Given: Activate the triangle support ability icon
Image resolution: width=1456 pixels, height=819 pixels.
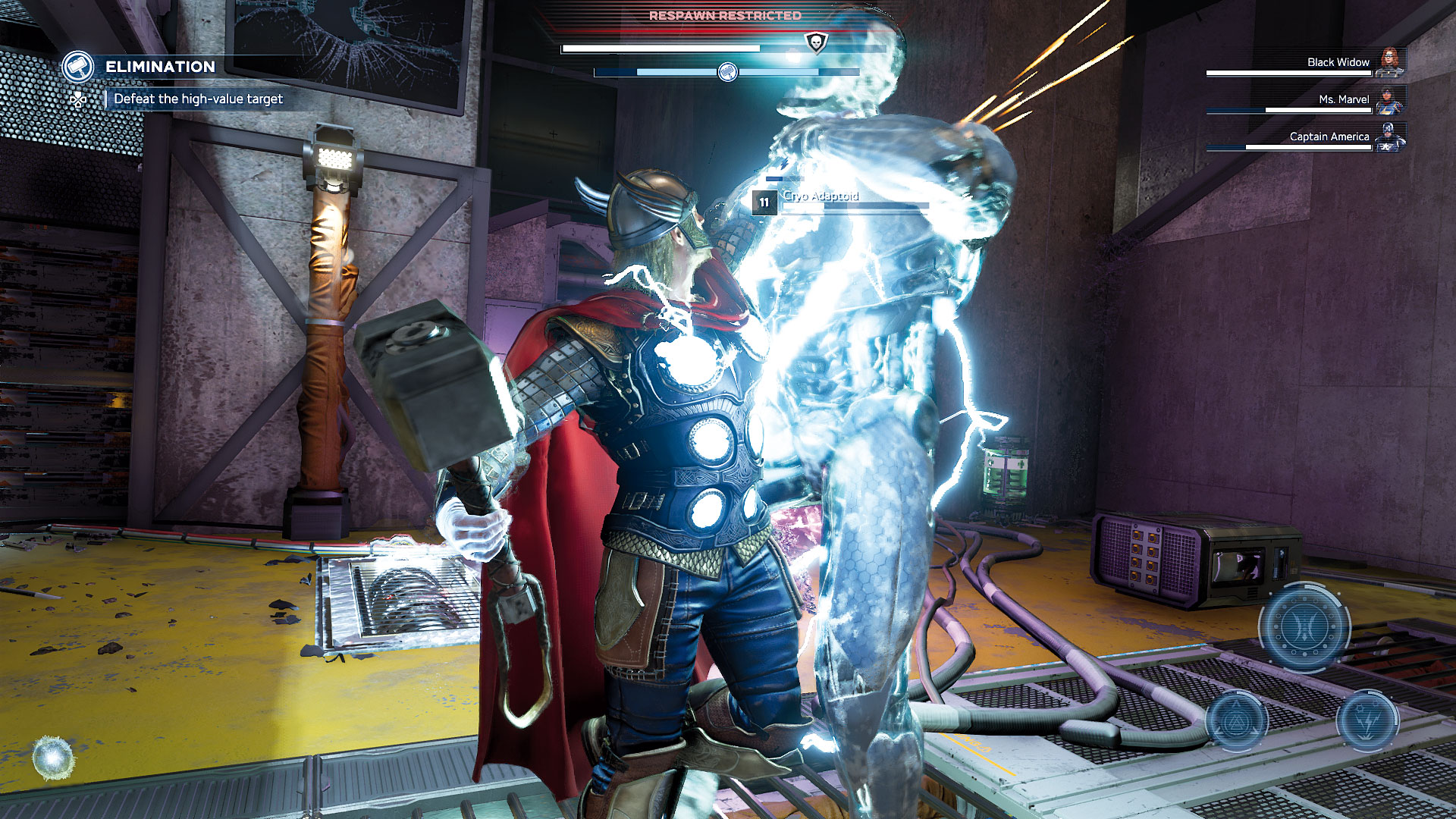Looking at the screenshot, I should [x=1237, y=720].
